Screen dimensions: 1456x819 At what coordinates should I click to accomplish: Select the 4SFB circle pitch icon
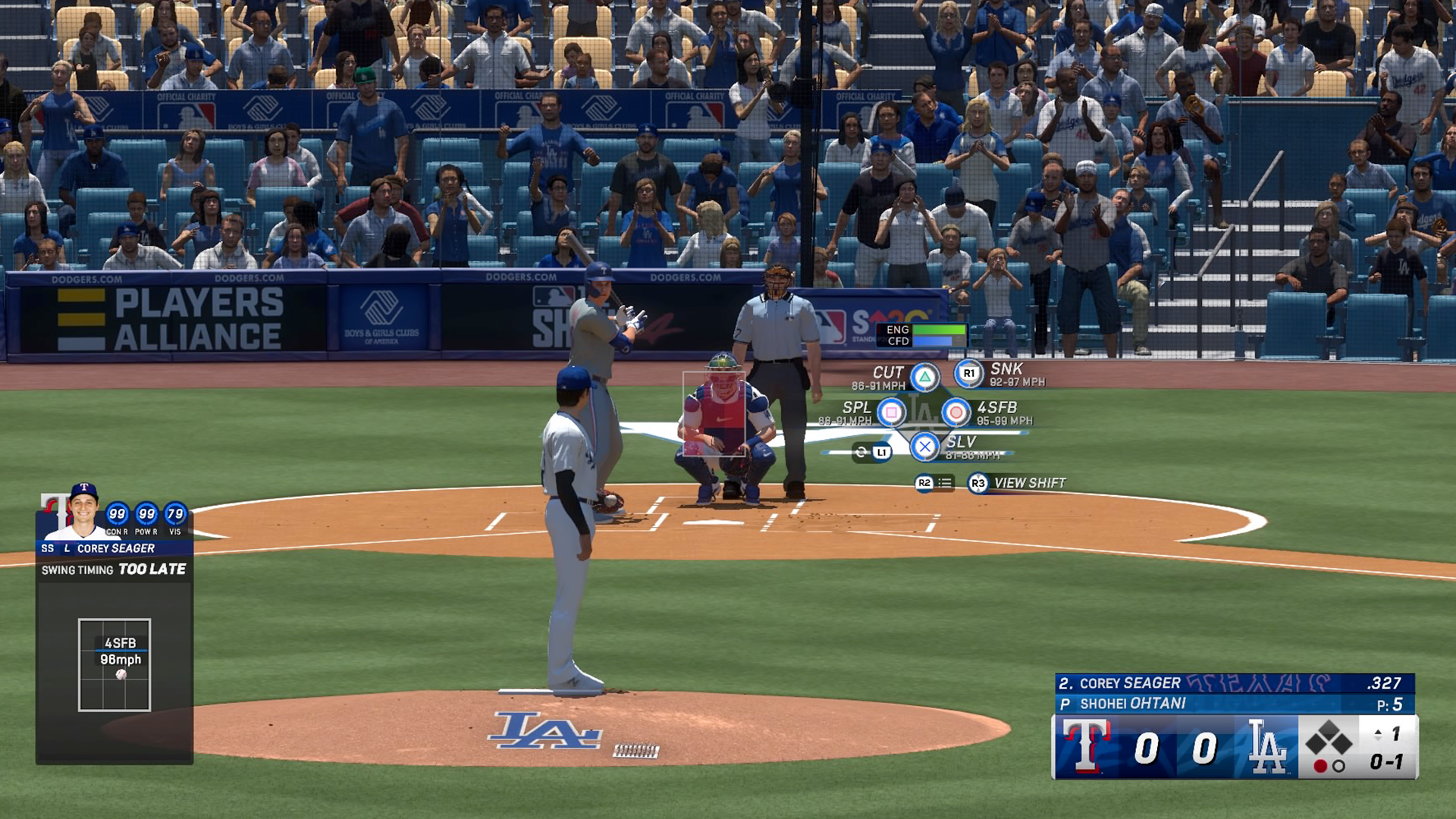[x=956, y=414]
